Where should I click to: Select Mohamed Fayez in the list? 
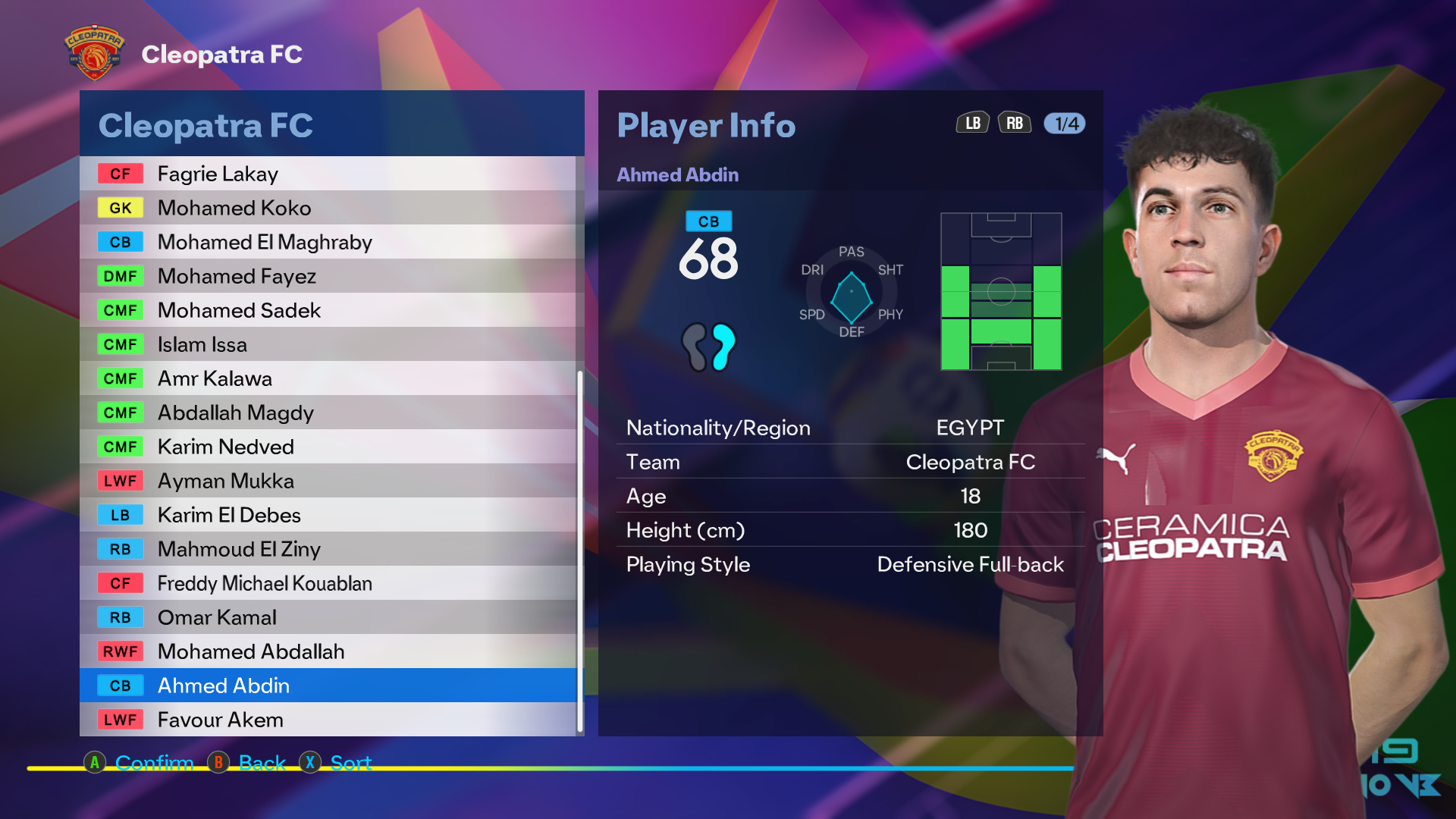click(x=328, y=276)
